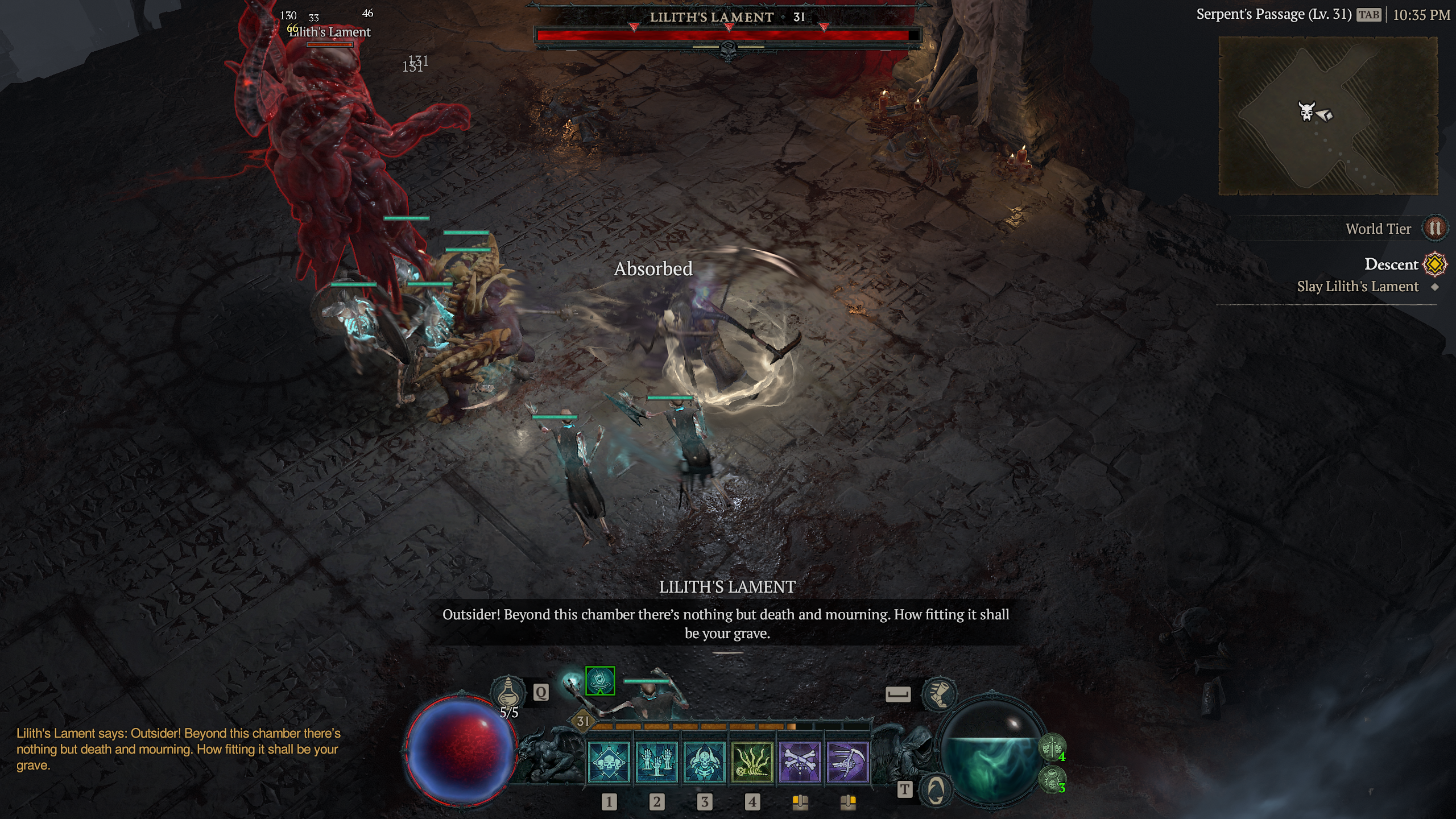Image resolution: width=1456 pixels, height=819 pixels.
Task: Open the town portal swirl icon
Action: point(936,789)
